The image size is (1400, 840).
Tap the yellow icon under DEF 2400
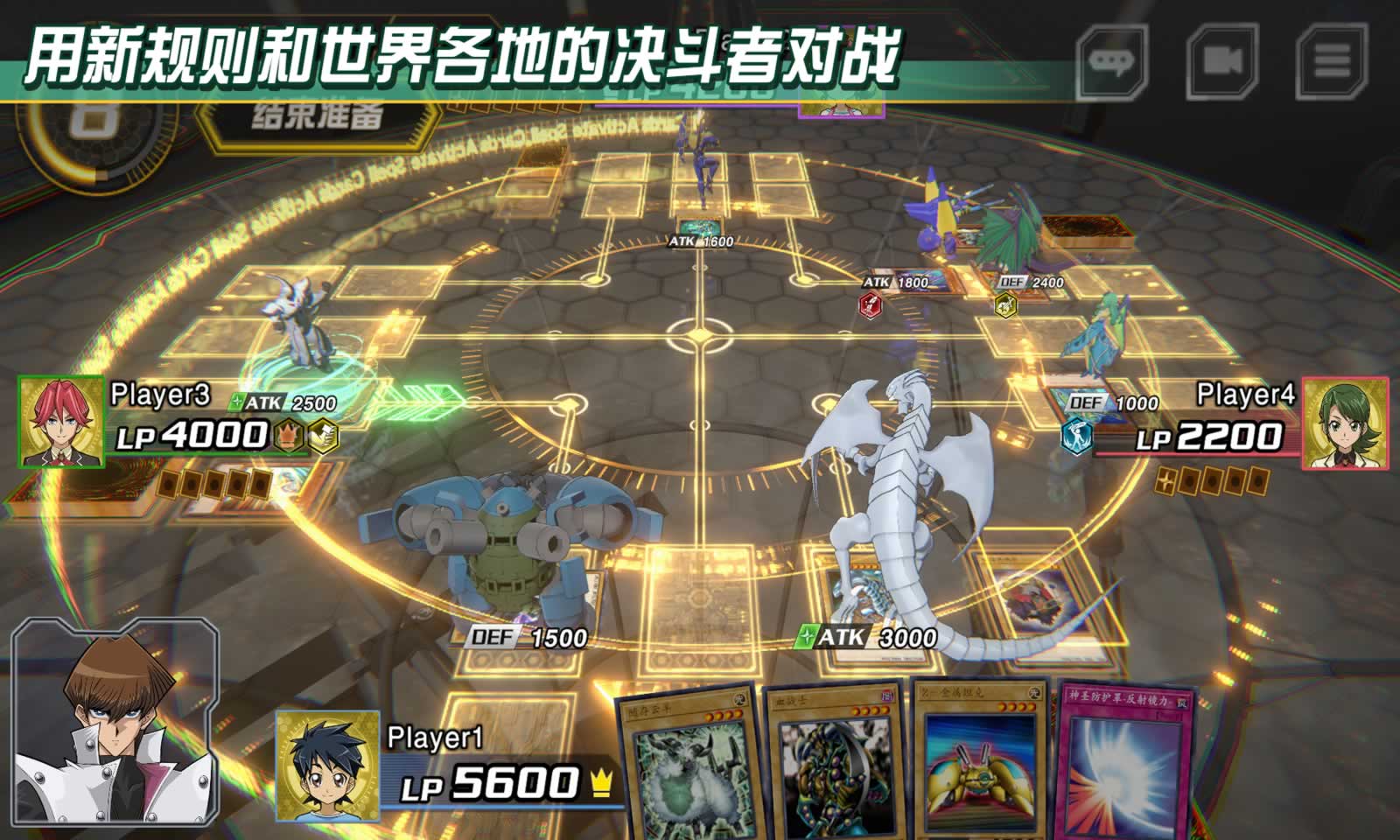(1006, 305)
